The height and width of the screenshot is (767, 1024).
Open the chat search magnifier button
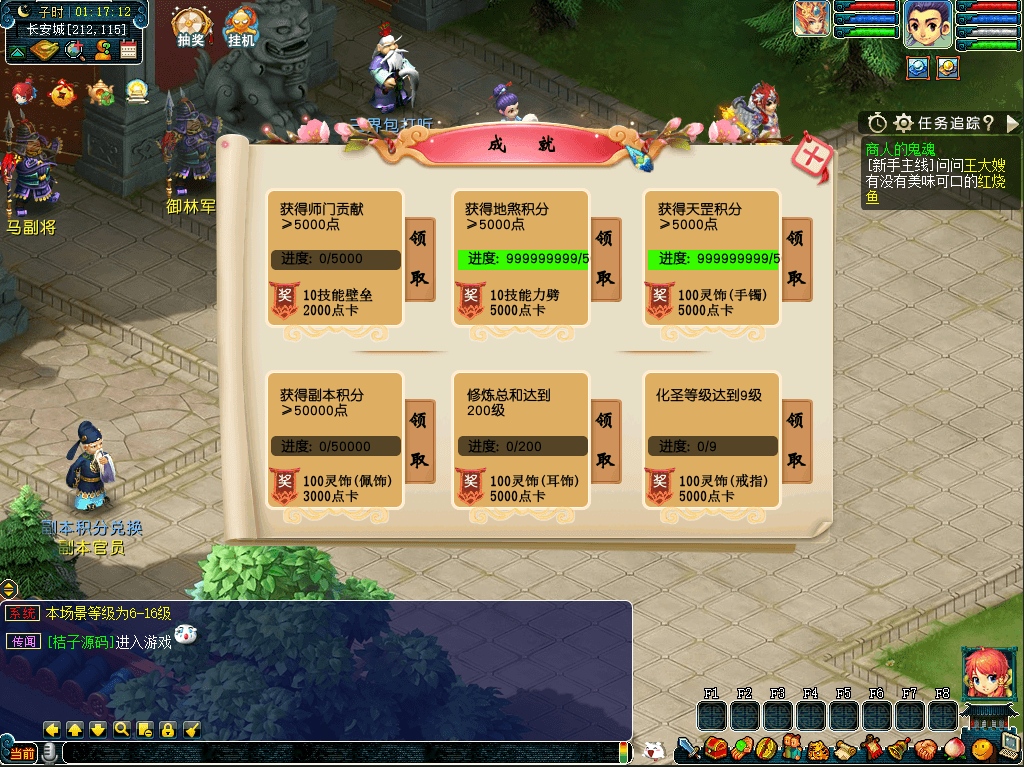coord(122,729)
